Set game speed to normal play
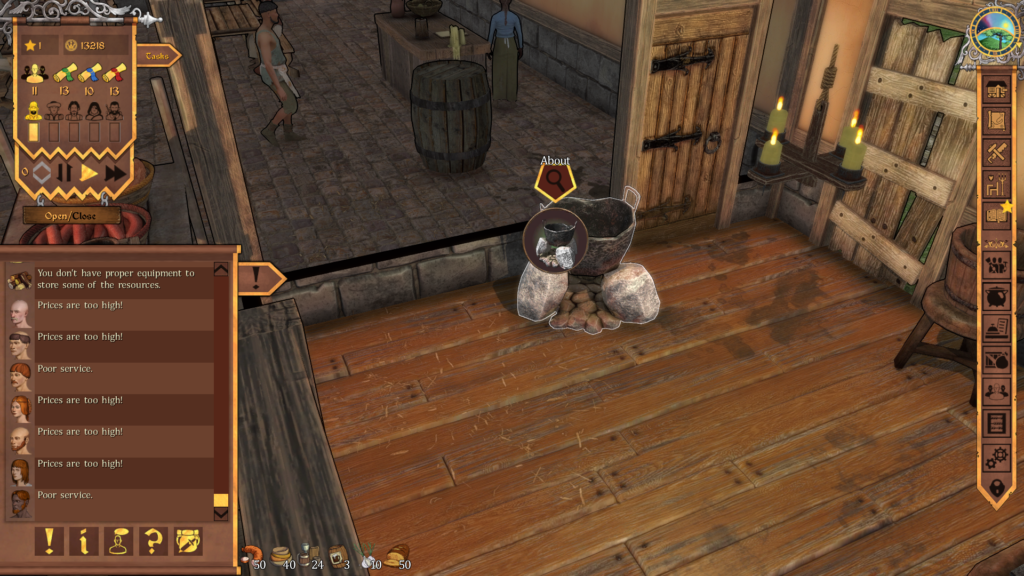Image resolution: width=1024 pixels, height=576 pixels. click(89, 173)
